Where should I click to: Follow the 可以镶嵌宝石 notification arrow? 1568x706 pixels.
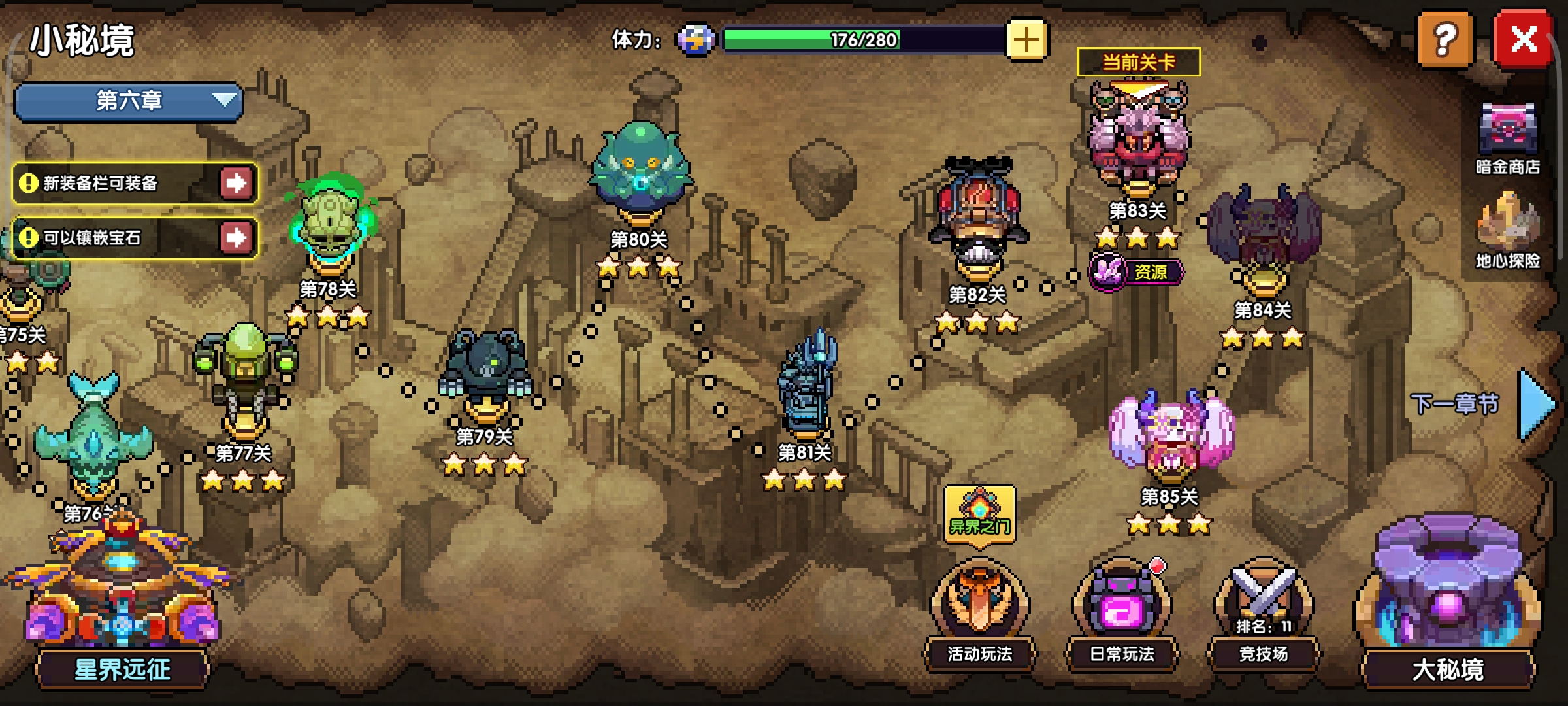click(x=236, y=238)
